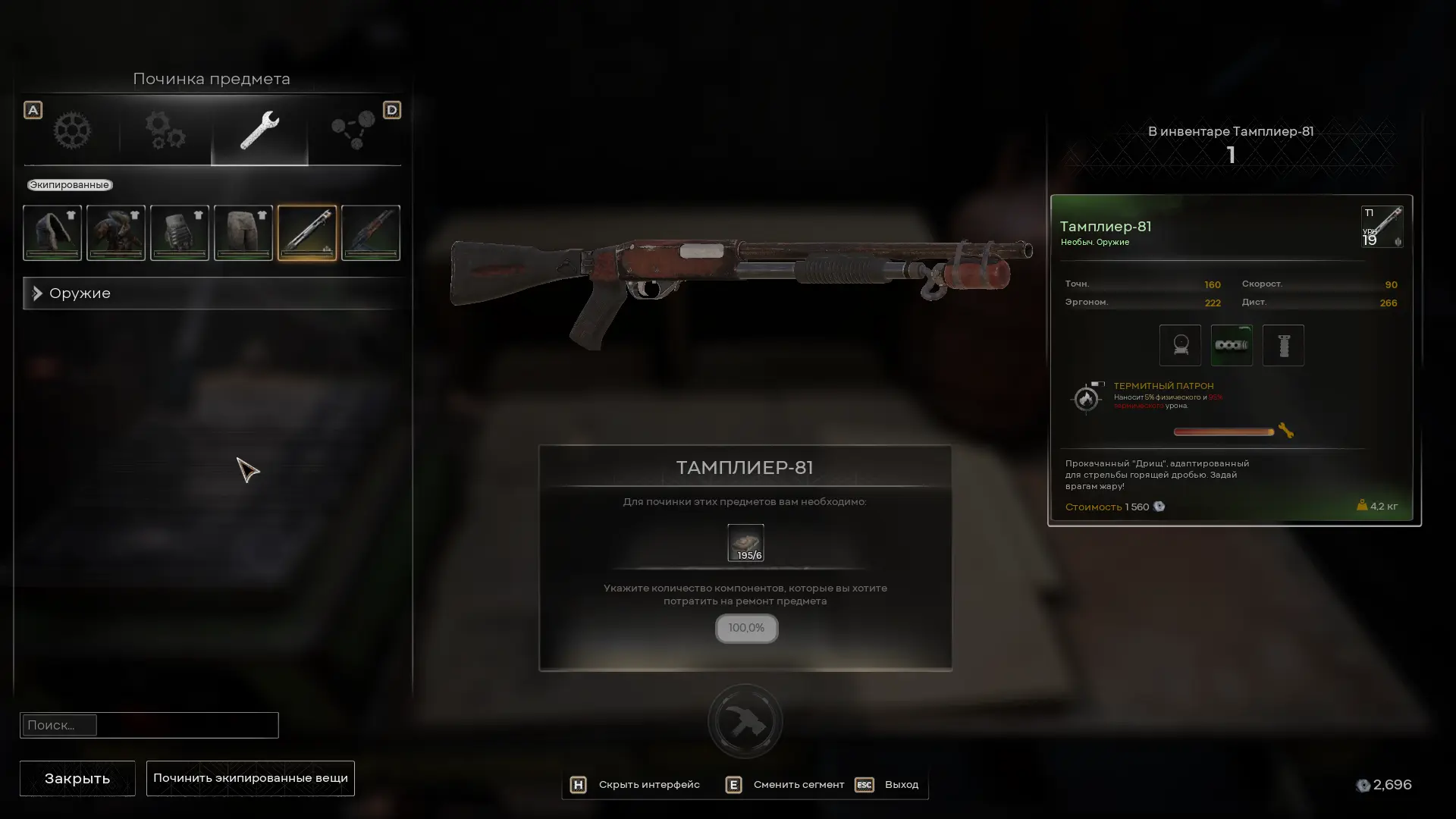Start the repair with the round hammer button
This screenshot has width=1456, height=819.
[745, 721]
